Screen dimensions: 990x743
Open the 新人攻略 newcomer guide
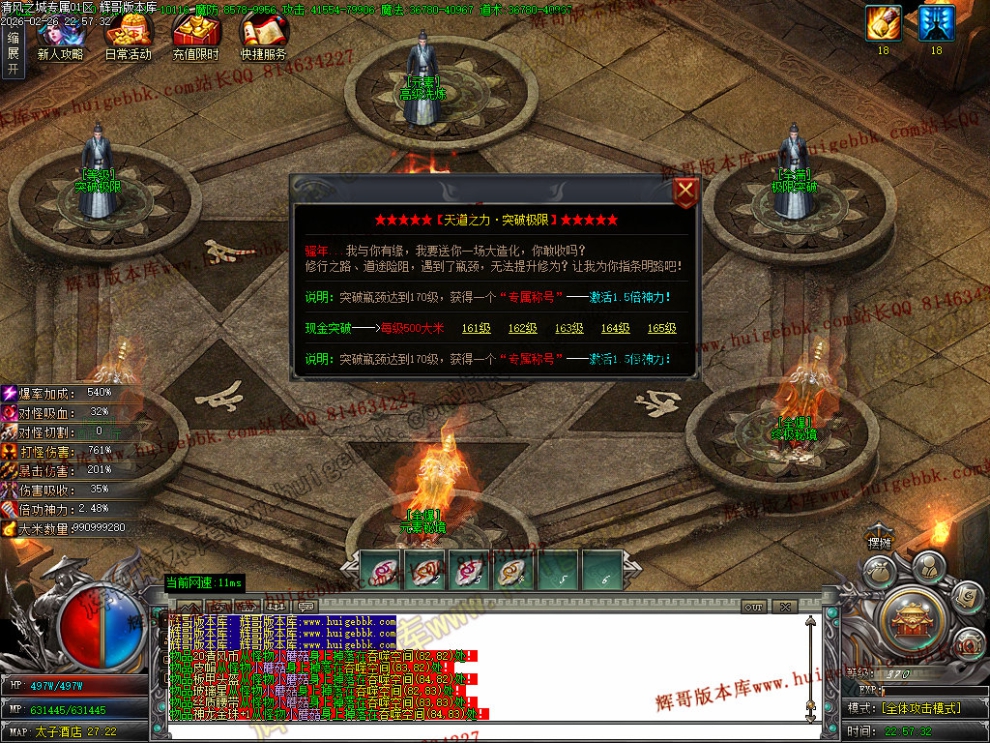point(60,38)
